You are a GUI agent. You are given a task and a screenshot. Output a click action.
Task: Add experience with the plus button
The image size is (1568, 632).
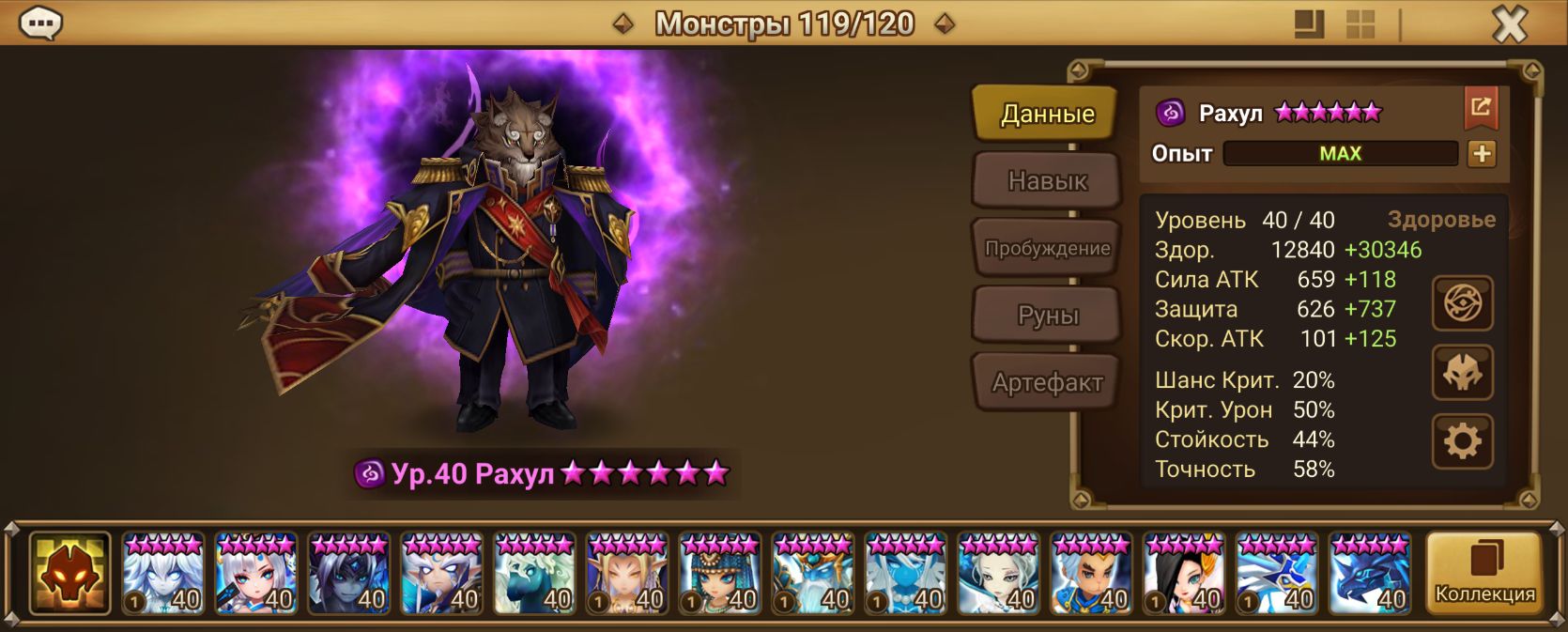pyautogui.click(x=1481, y=153)
